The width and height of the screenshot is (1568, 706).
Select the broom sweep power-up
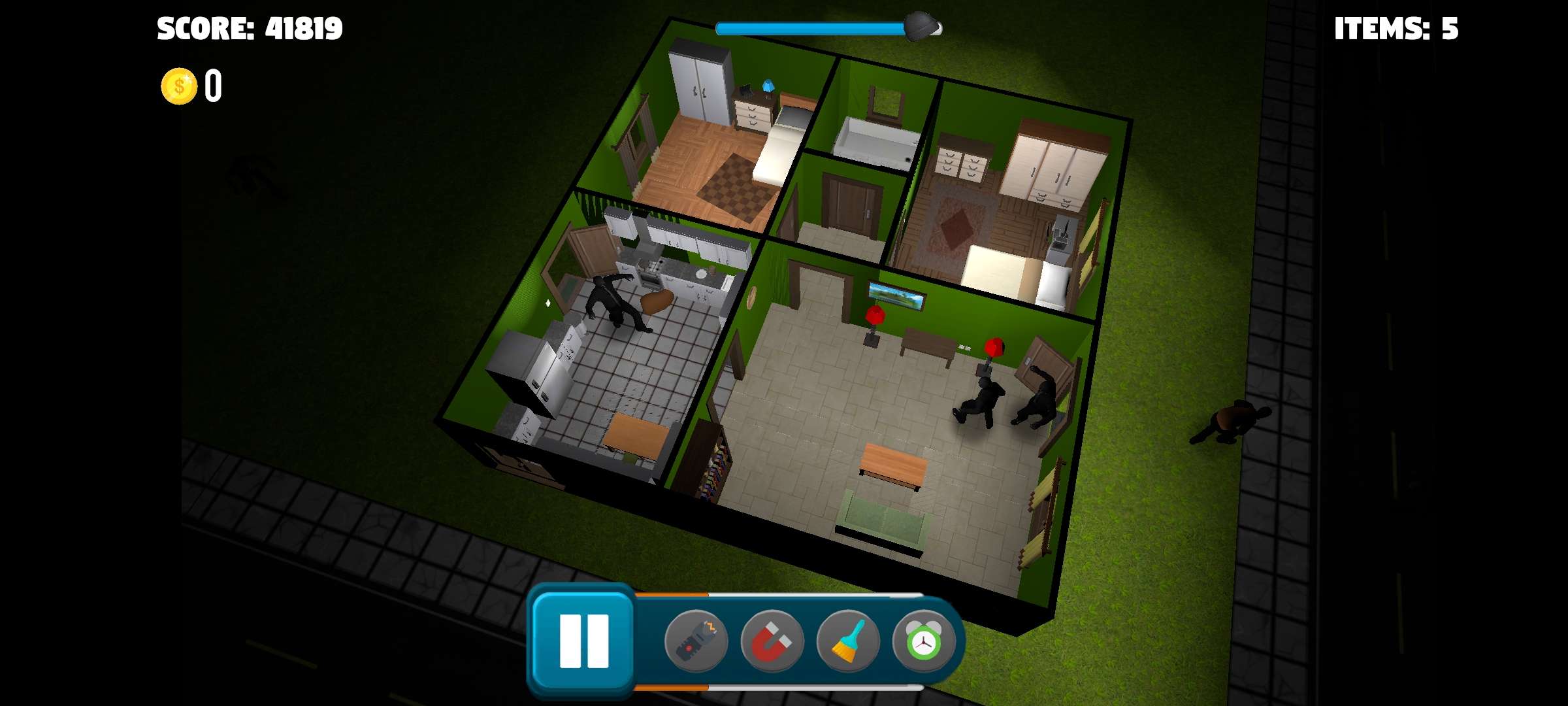848,641
